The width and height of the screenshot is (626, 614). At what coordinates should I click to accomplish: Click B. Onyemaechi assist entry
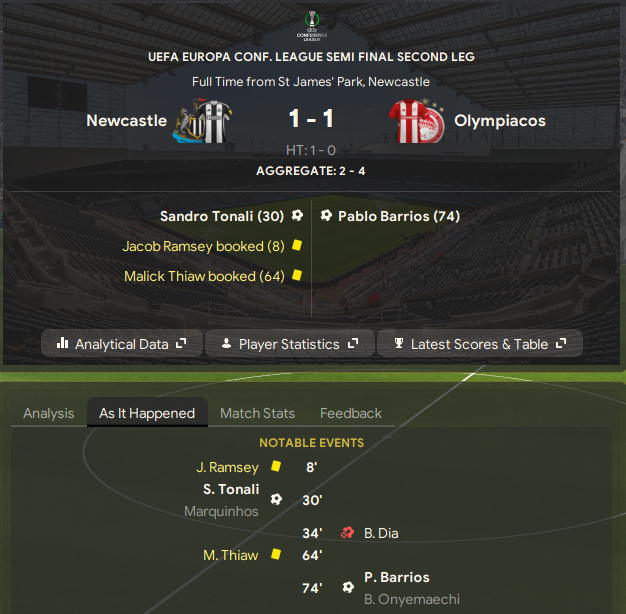coord(412,599)
